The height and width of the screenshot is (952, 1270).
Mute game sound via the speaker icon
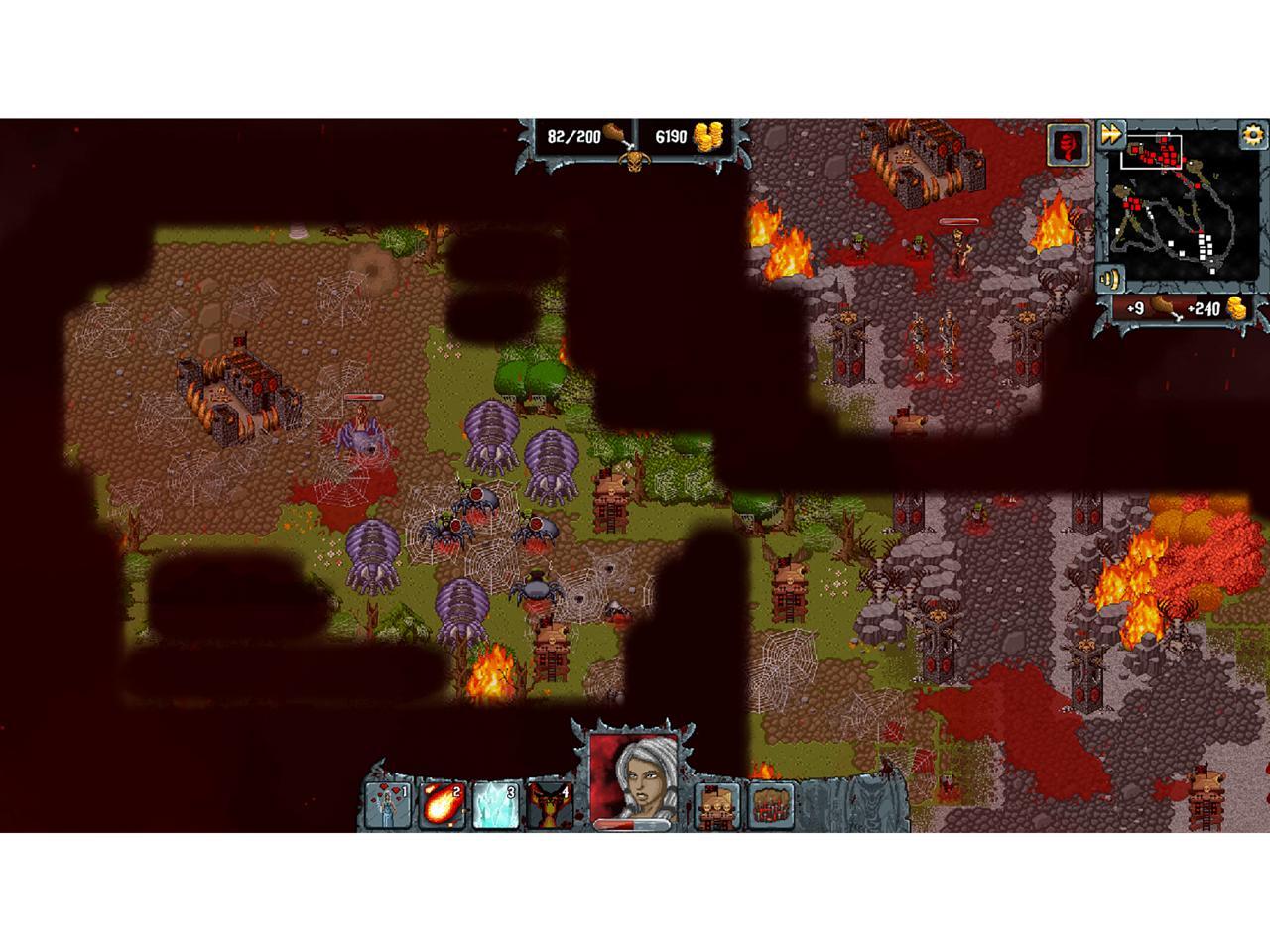(x=1109, y=279)
